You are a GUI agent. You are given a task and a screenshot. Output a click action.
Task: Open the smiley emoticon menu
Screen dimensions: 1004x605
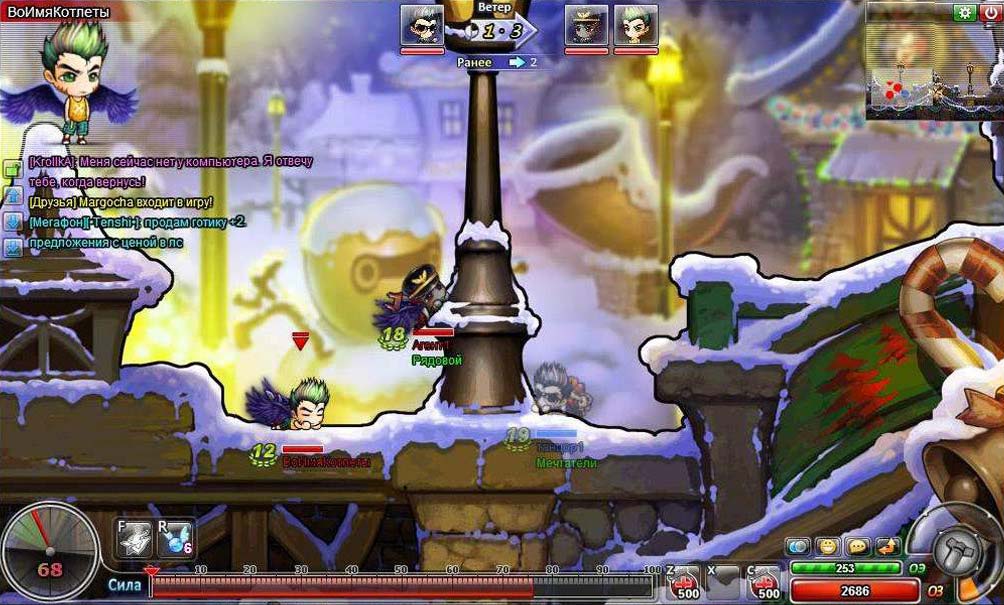coord(826,546)
